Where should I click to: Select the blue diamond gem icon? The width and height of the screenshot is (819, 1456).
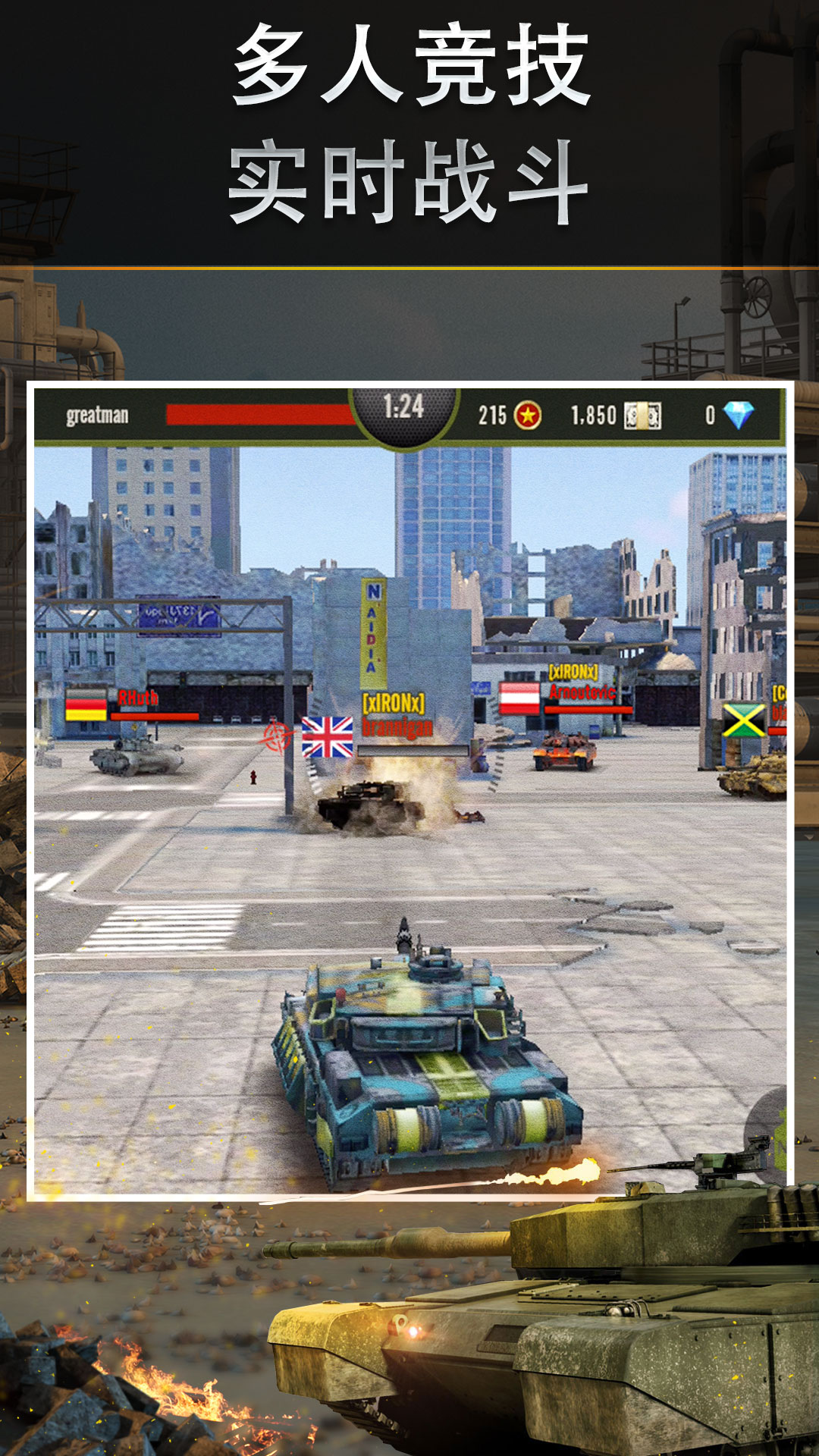click(x=738, y=415)
